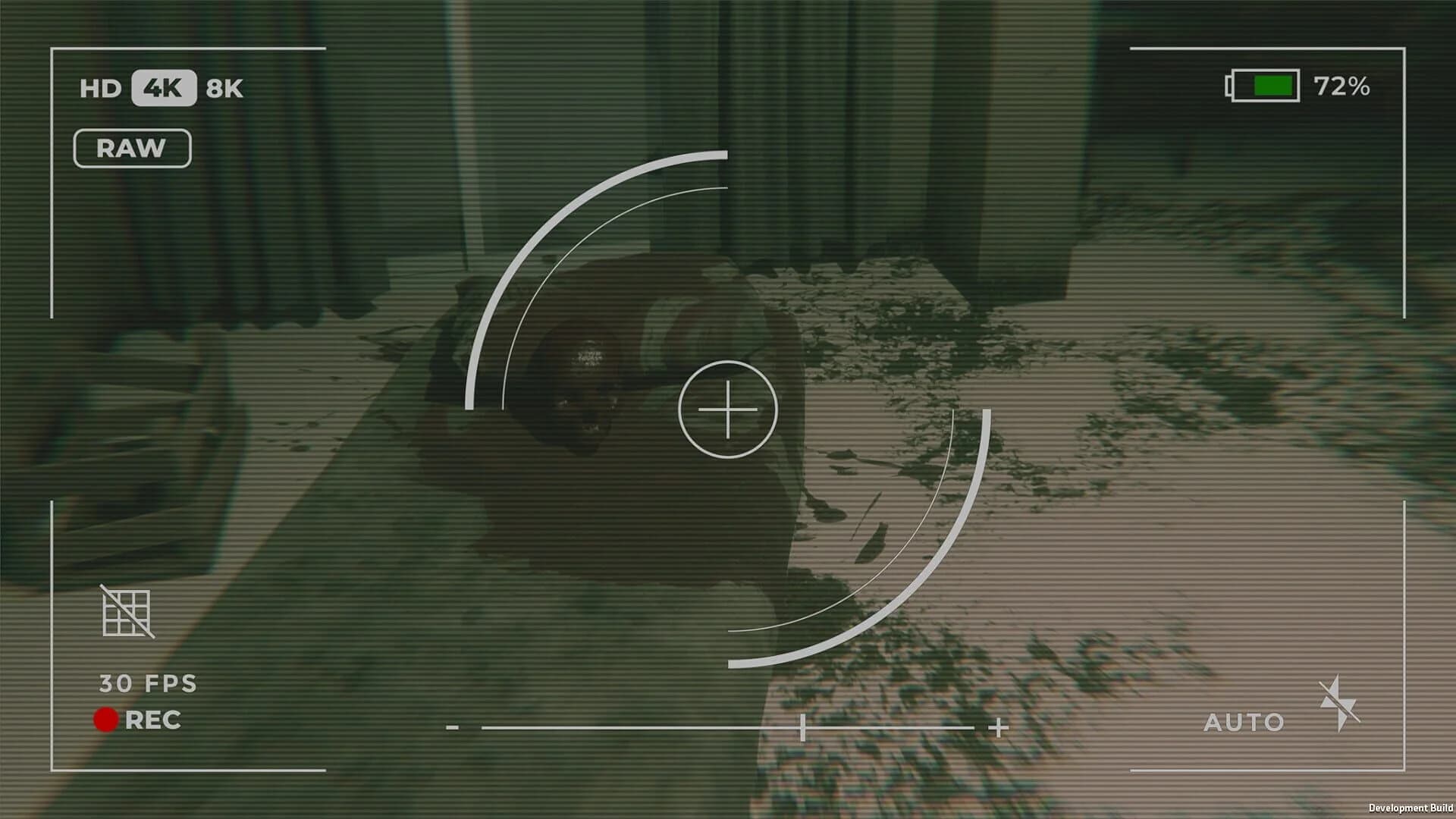This screenshot has height=819, width=1456.
Task: Click the red REC recording dot
Action: coord(106,719)
